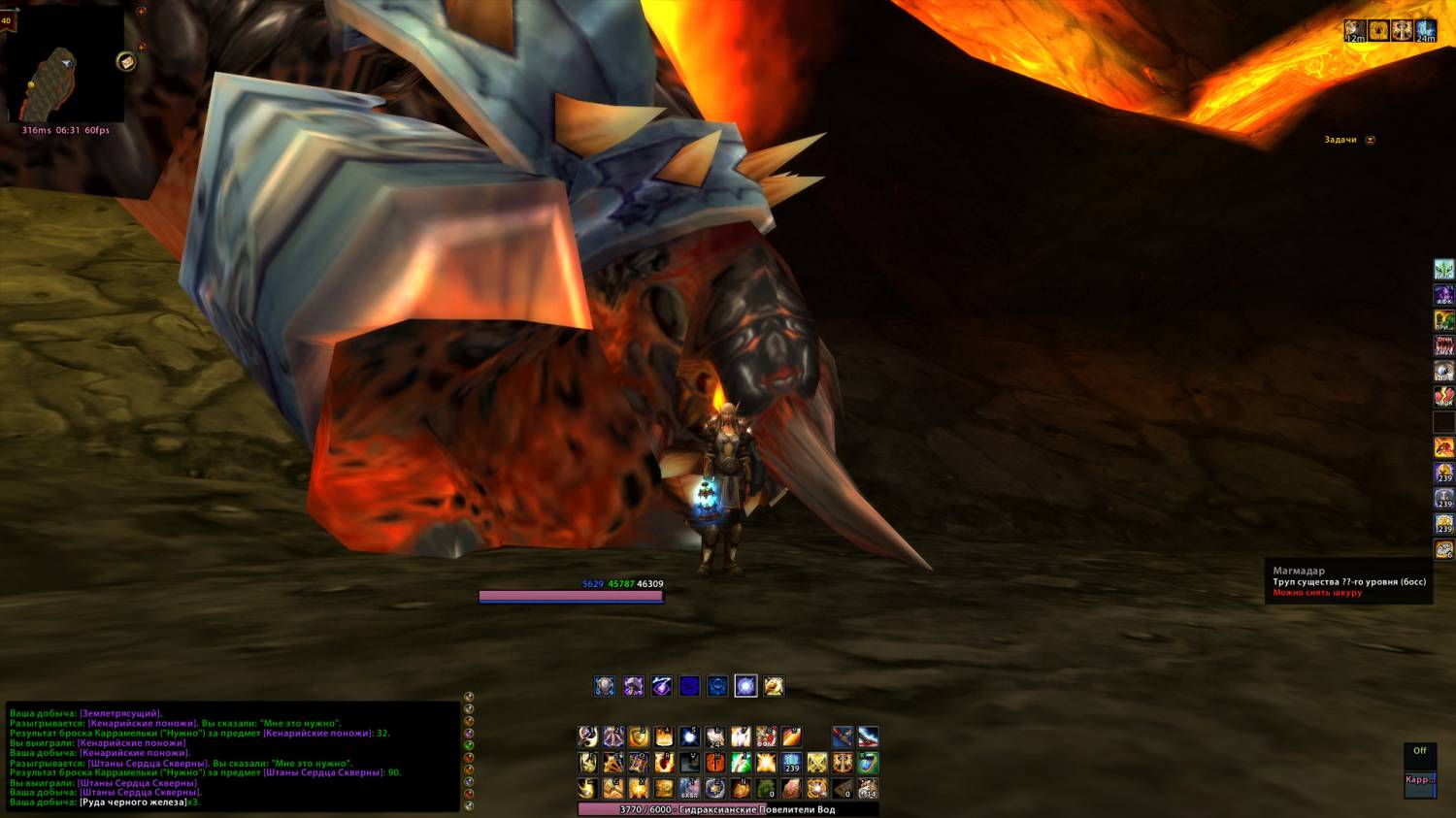The image size is (1456, 818).
Task: Select the Карр... unit frame
Action: point(1419,780)
